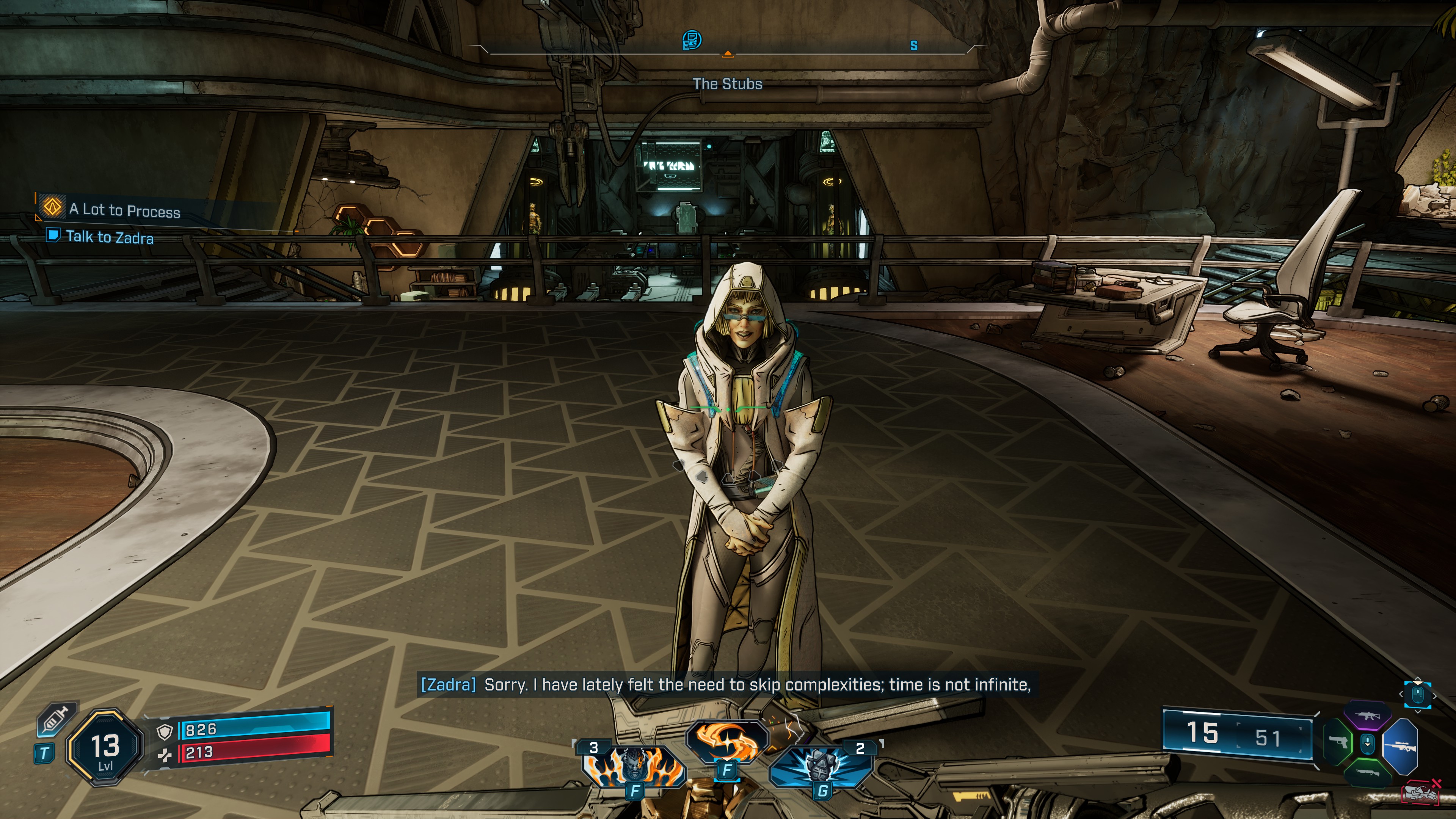Click the Talk to Zadra objective
Screen dimensions: 1456x819
[x=109, y=237]
